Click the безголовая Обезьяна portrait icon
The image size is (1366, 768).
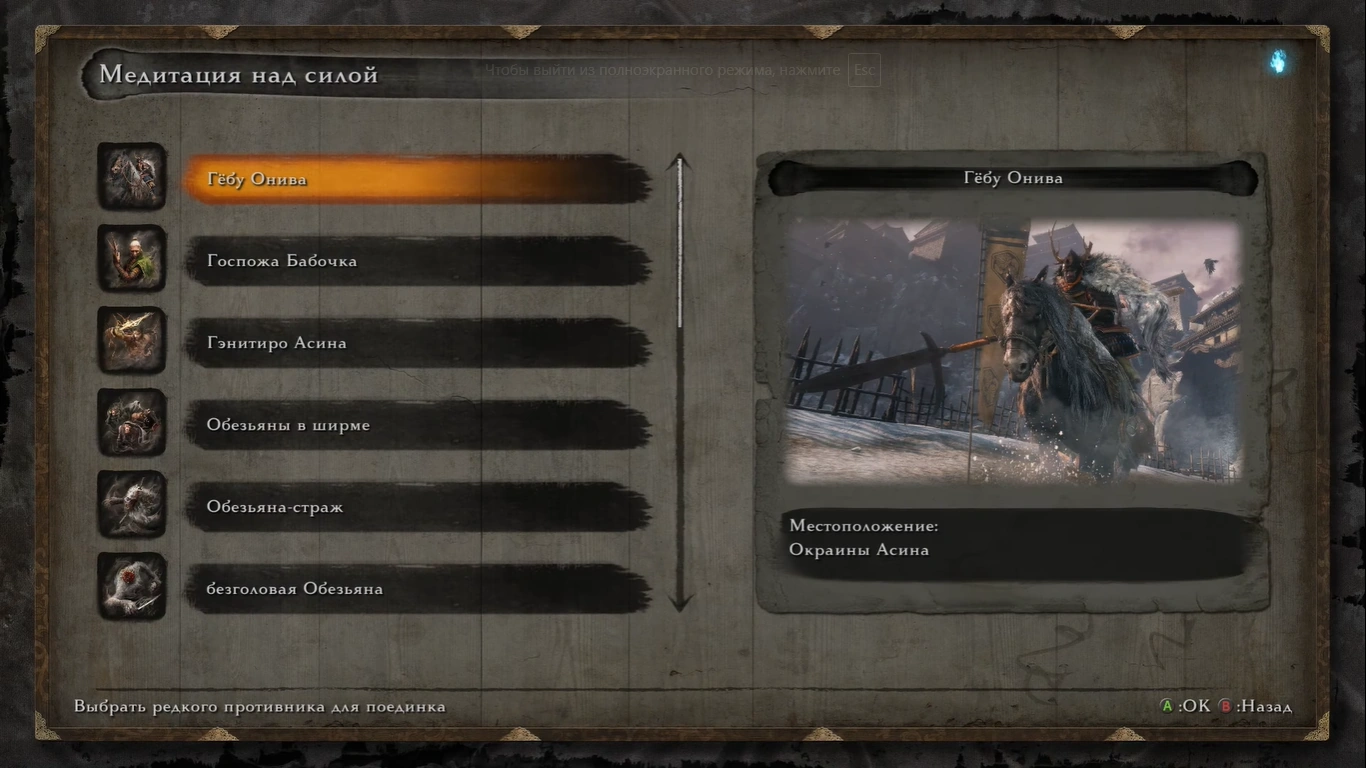132,587
